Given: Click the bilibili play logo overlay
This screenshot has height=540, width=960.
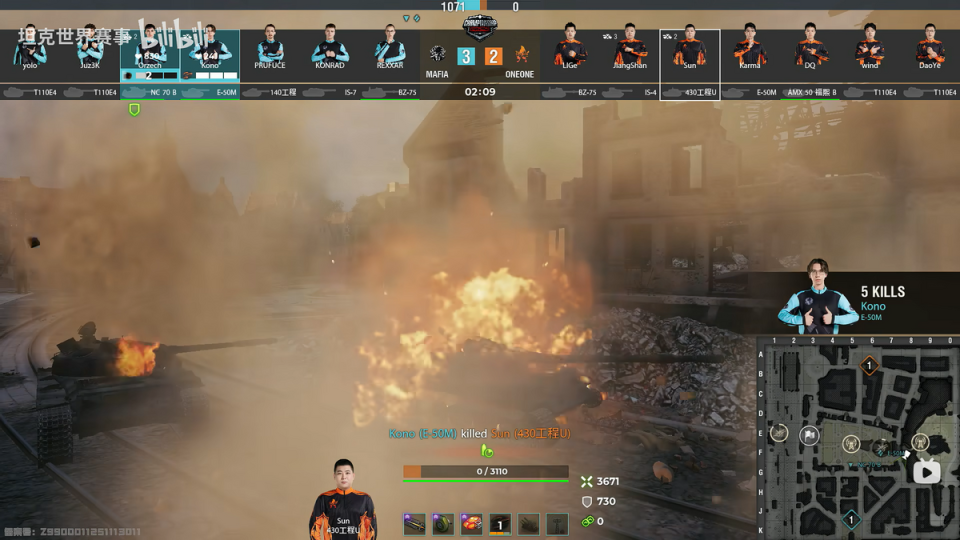Looking at the screenshot, I should [x=927, y=471].
